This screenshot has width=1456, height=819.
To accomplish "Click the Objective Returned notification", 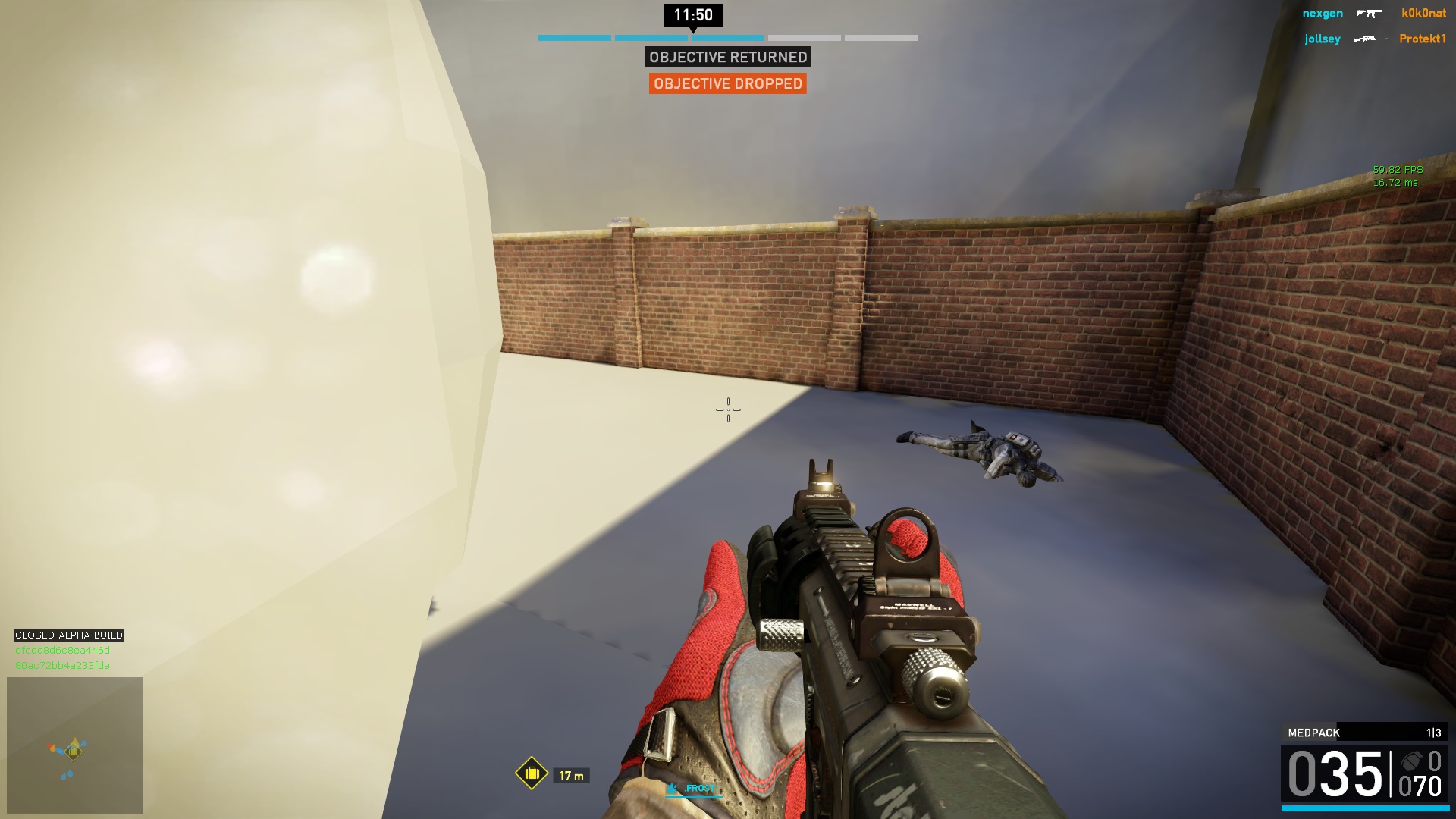I will coord(727,57).
